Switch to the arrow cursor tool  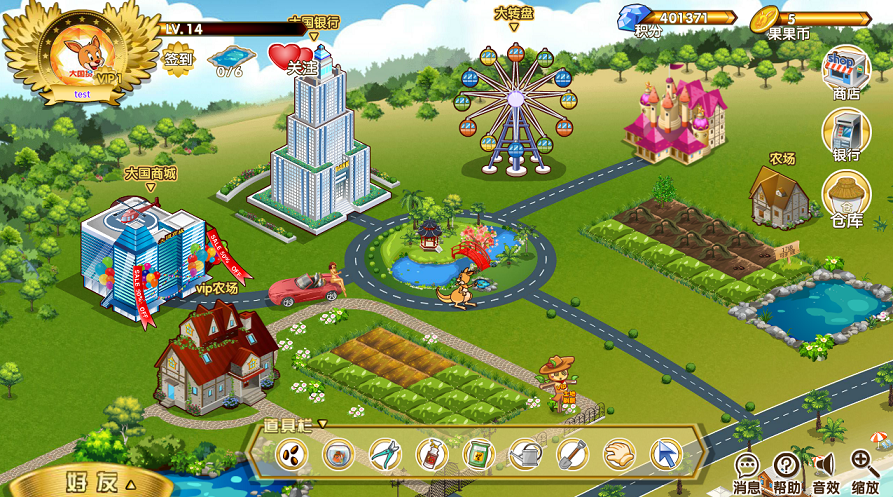coord(665,455)
